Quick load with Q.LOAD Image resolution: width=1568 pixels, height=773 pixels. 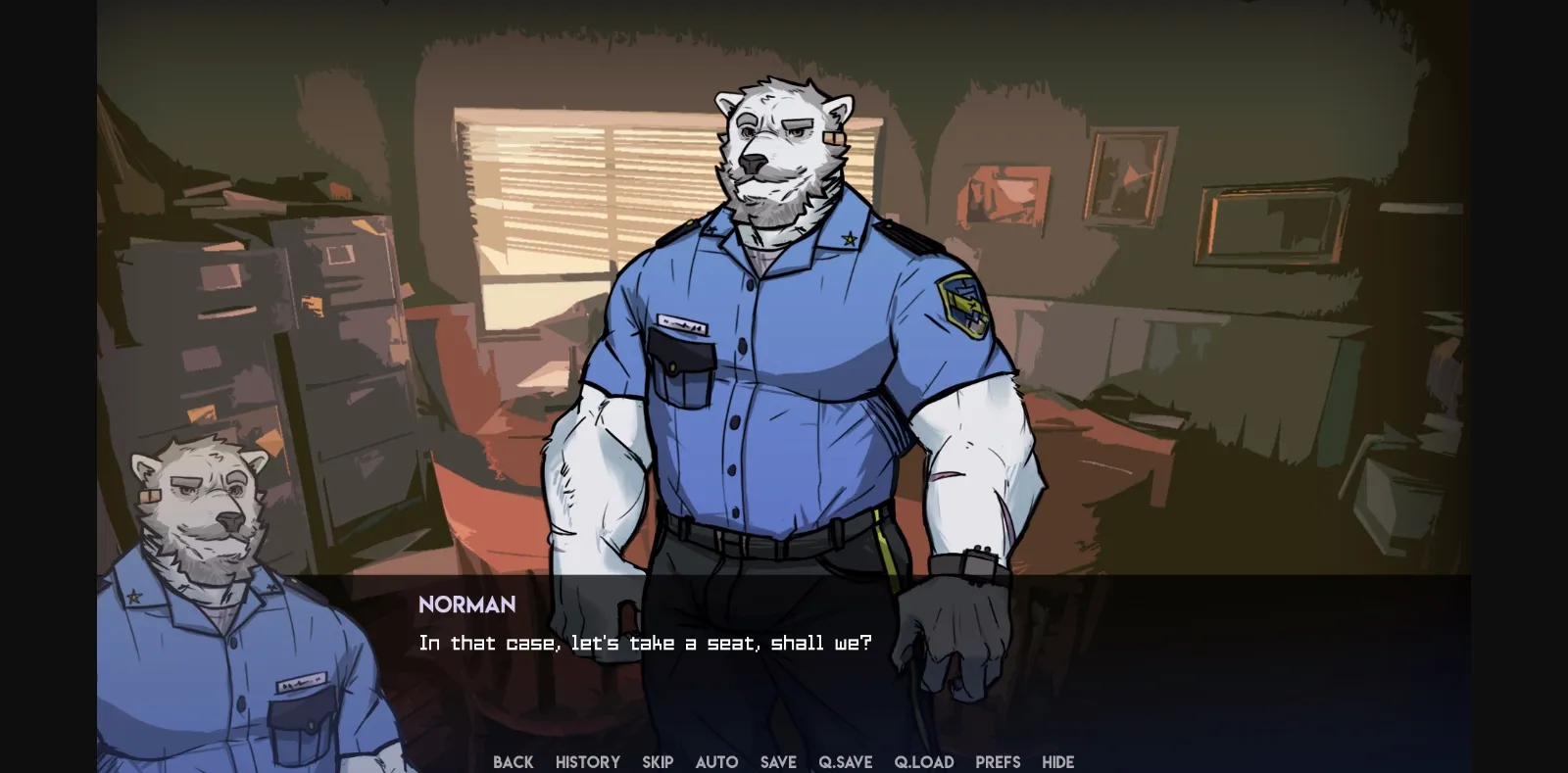tap(925, 762)
